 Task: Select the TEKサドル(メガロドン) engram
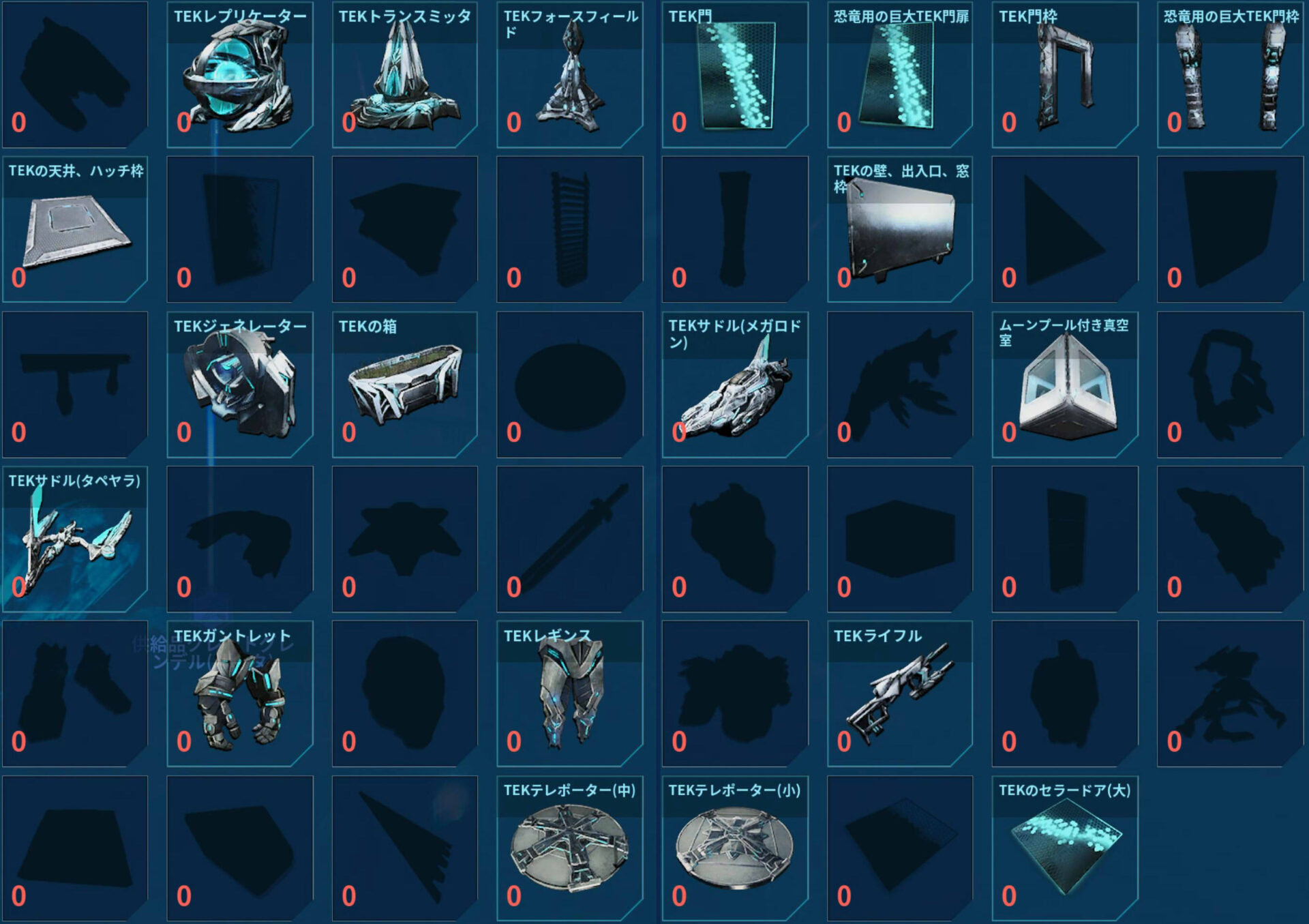pyautogui.click(x=734, y=385)
